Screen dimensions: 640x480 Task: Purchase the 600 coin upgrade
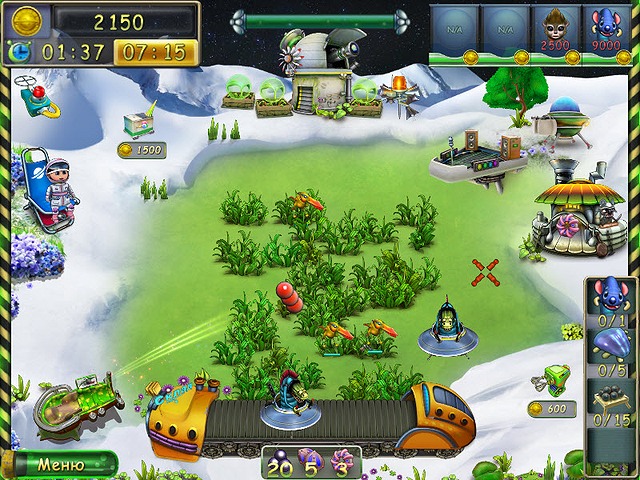click(550, 383)
